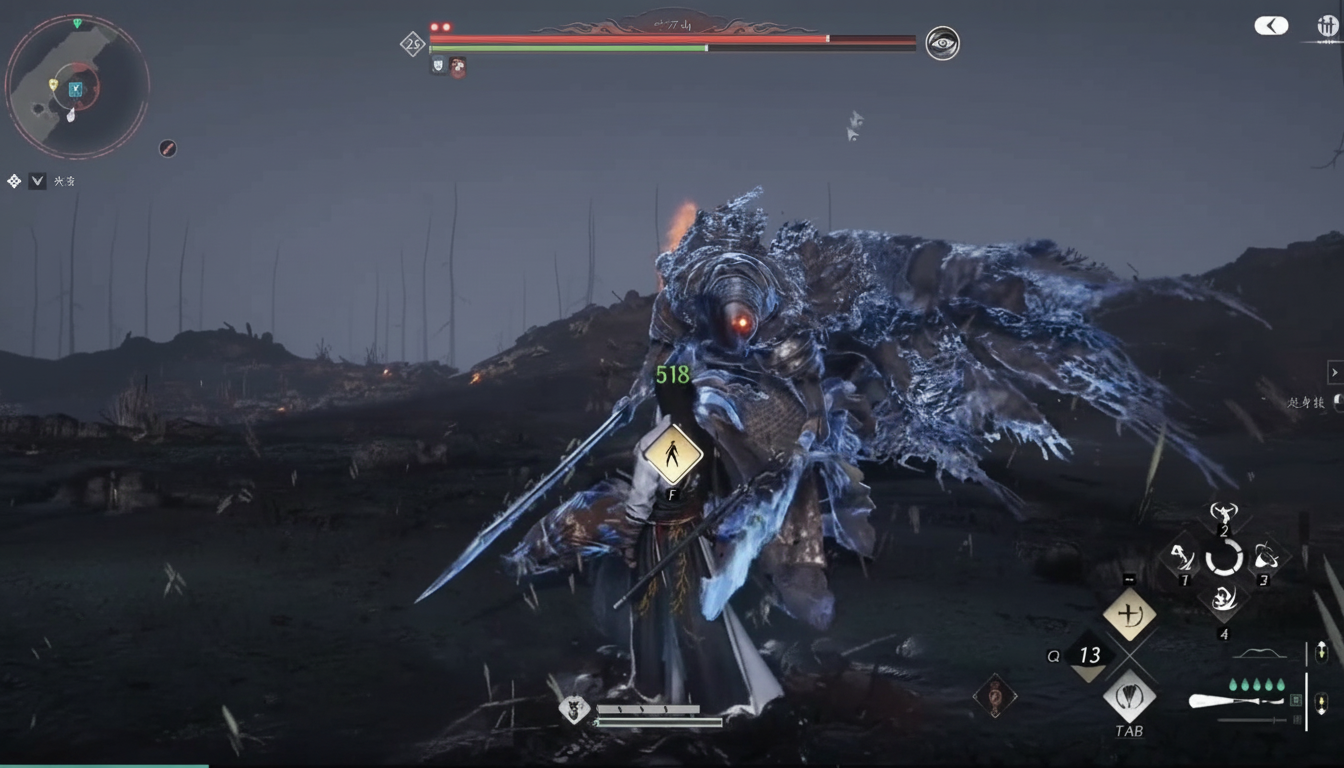Open the round weapons menu icon

click(1327, 27)
